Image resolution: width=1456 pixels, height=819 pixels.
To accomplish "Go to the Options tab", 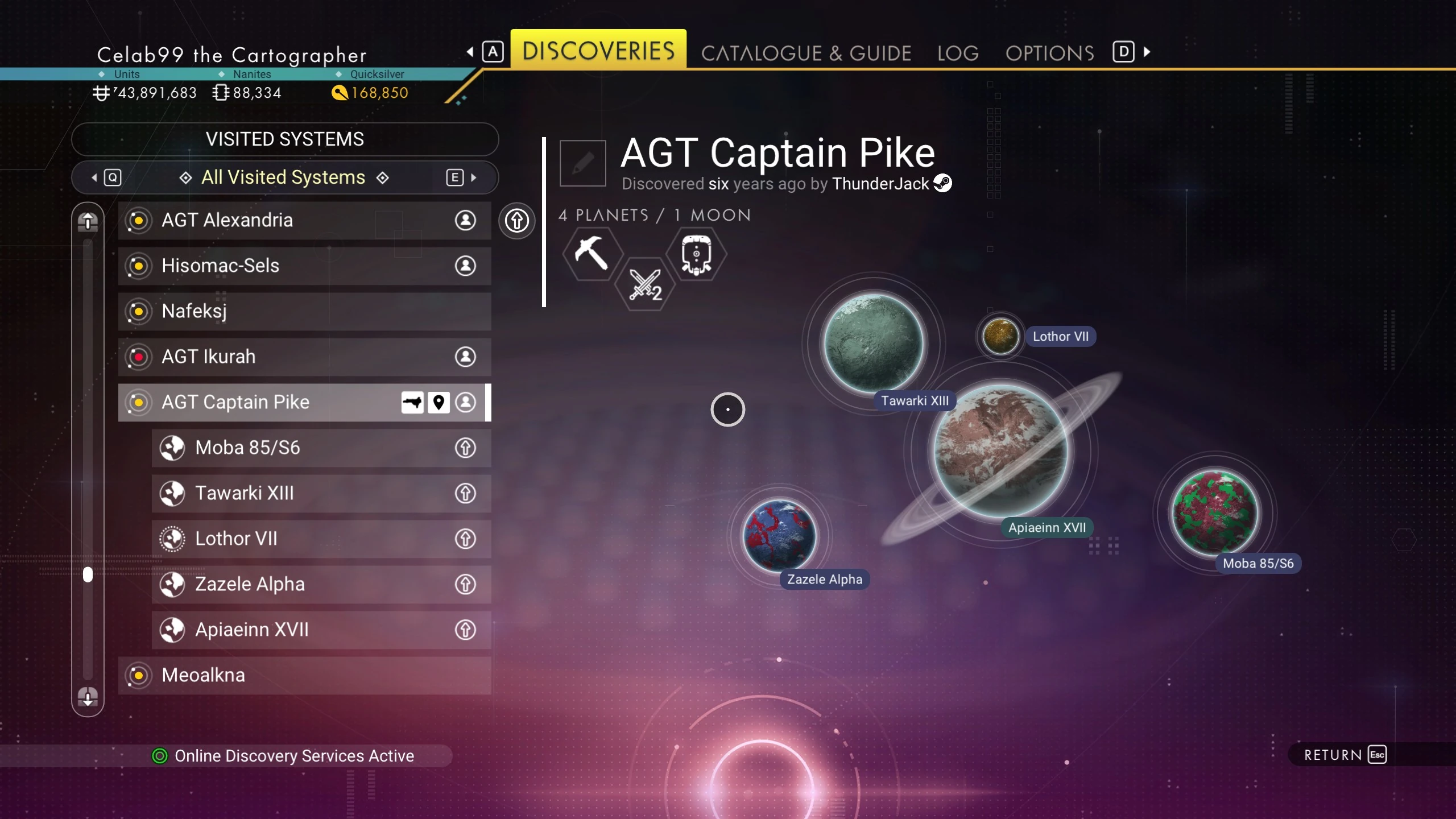I will 1049,53.
